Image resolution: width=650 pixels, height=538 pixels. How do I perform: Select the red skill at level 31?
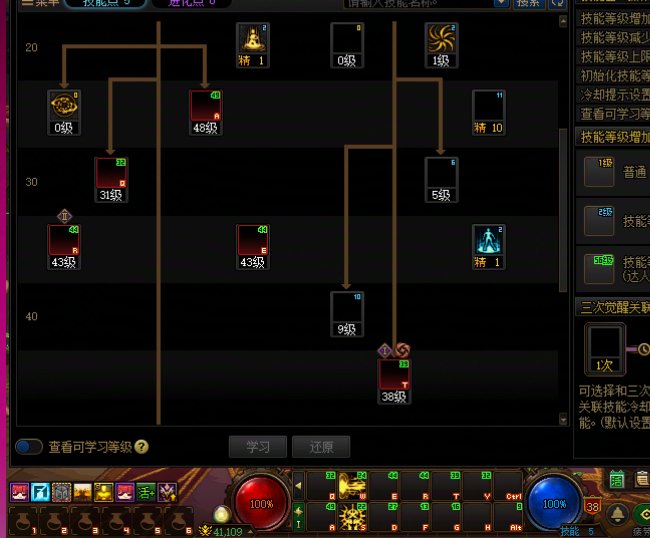pos(111,173)
